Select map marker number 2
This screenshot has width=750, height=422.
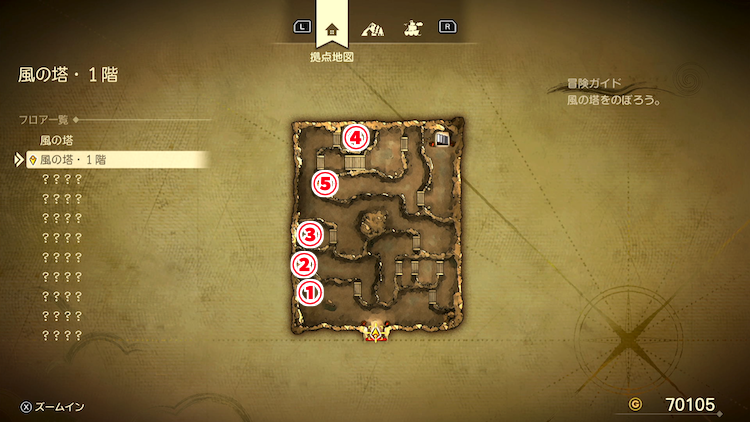[304, 264]
